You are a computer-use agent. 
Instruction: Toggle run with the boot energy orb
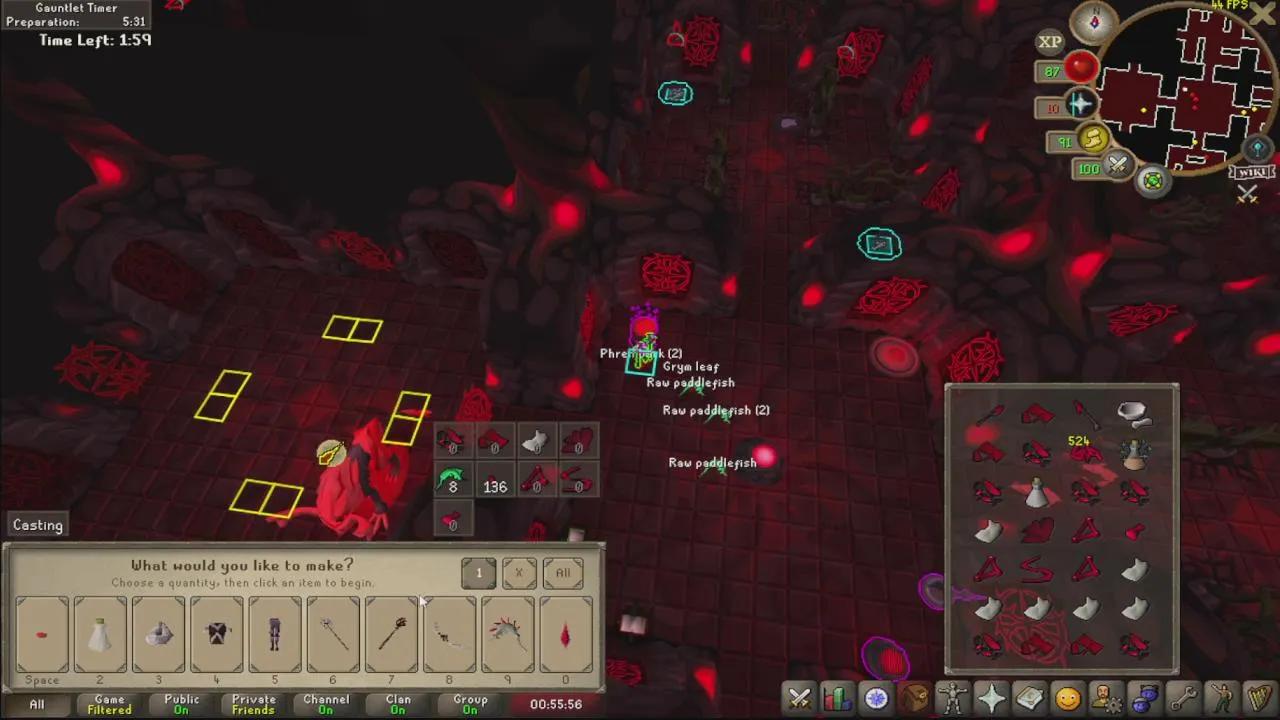(x=1092, y=139)
